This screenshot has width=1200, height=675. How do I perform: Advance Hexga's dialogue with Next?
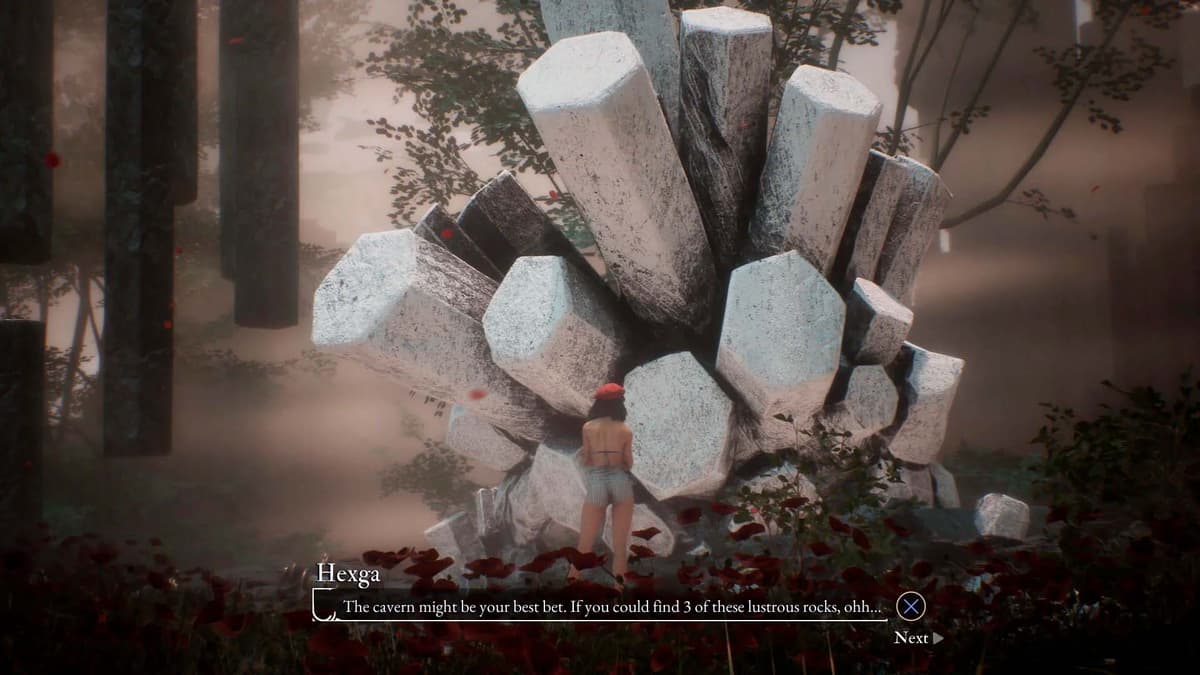click(917, 637)
